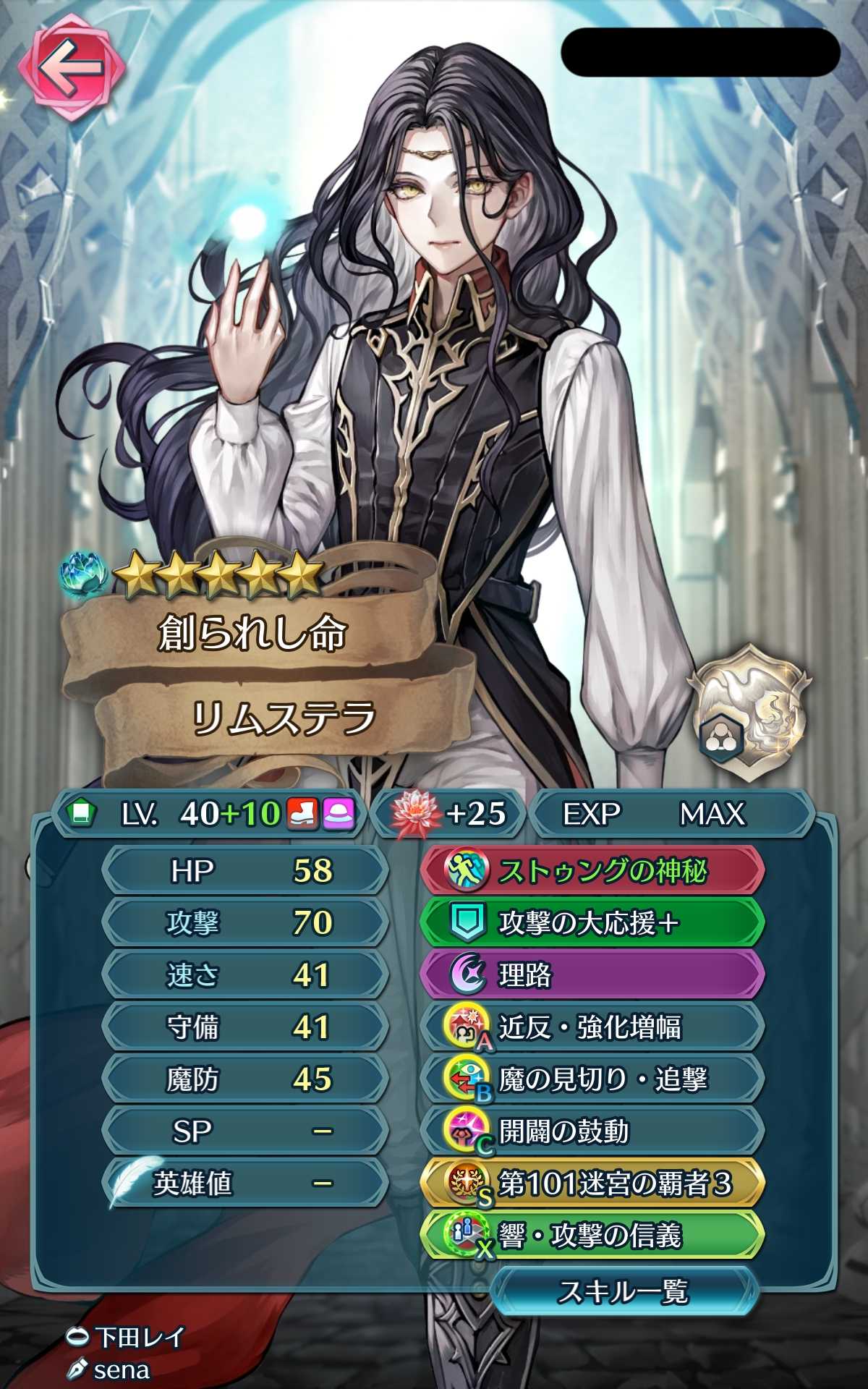The image size is (868, 1389).
Task: Inspect the sacred seal 第101迷宮の覇者3
Action: [x=592, y=1184]
